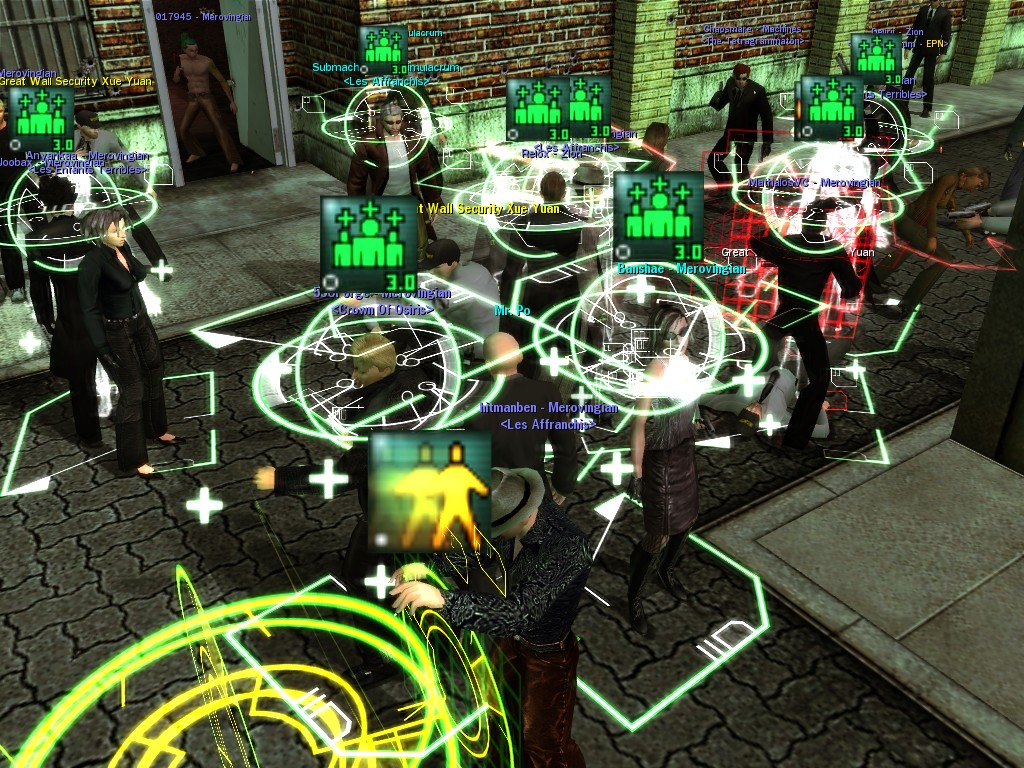1024x768 pixels.
Task: Select the green group-heal icon above Banshae
Action: (659, 216)
